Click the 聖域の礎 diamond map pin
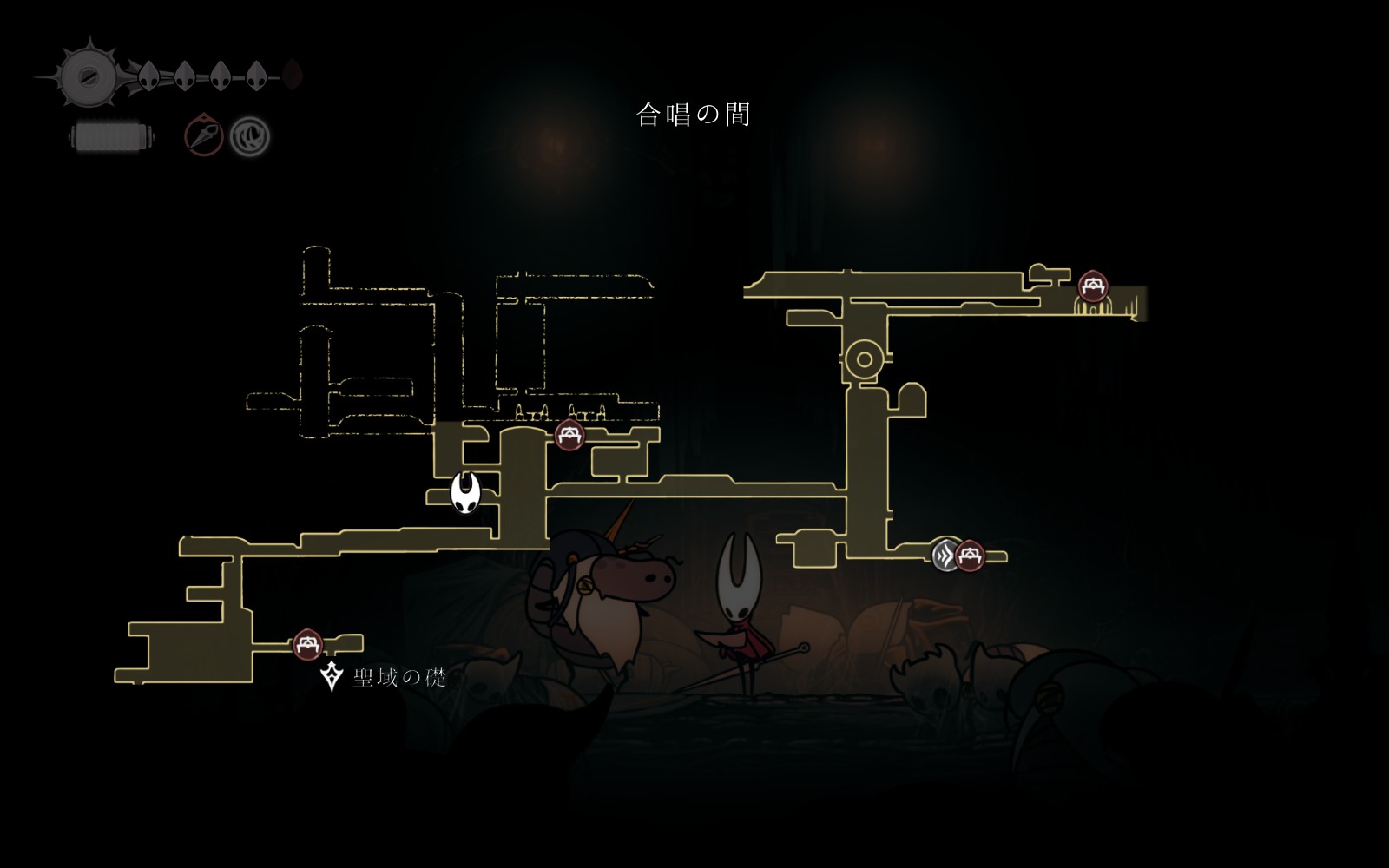The image size is (1389, 868). tap(331, 676)
